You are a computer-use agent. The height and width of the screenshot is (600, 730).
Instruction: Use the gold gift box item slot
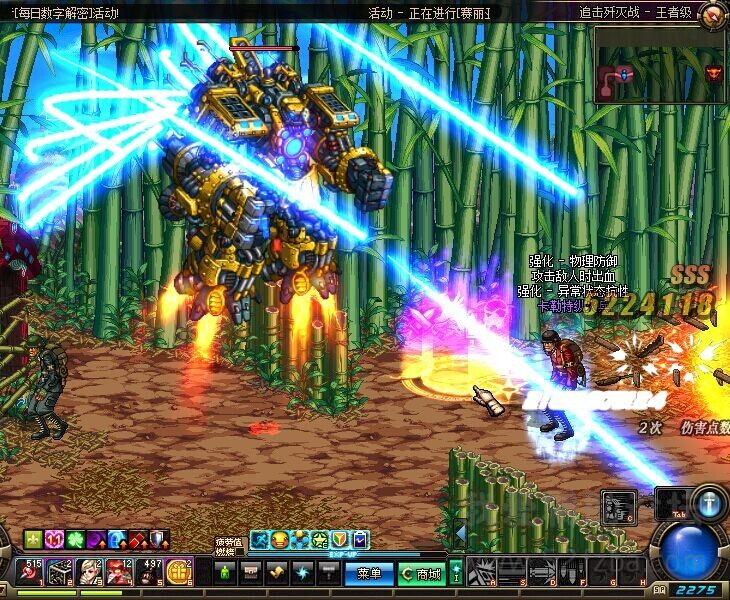[181, 572]
